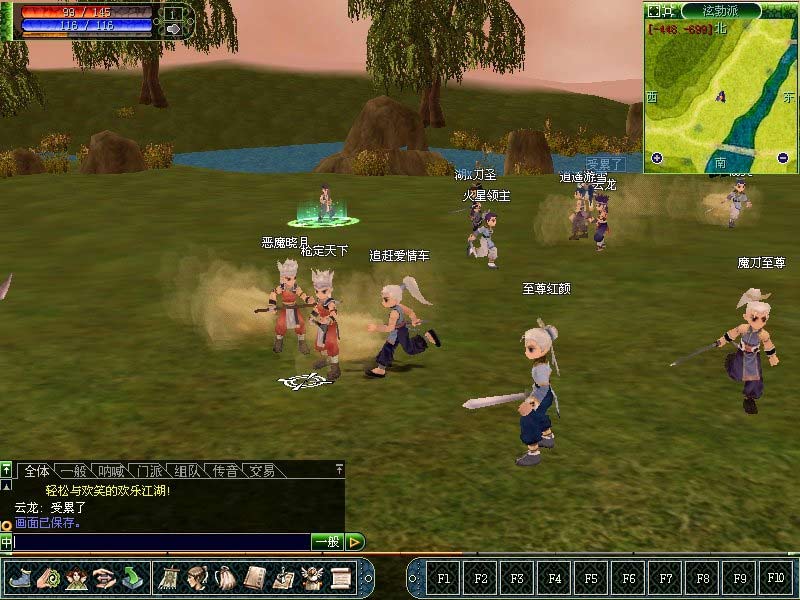Image resolution: width=800 pixels, height=600 pixels.
Task: Click the boot icon in the action bar
Action: 19,577
